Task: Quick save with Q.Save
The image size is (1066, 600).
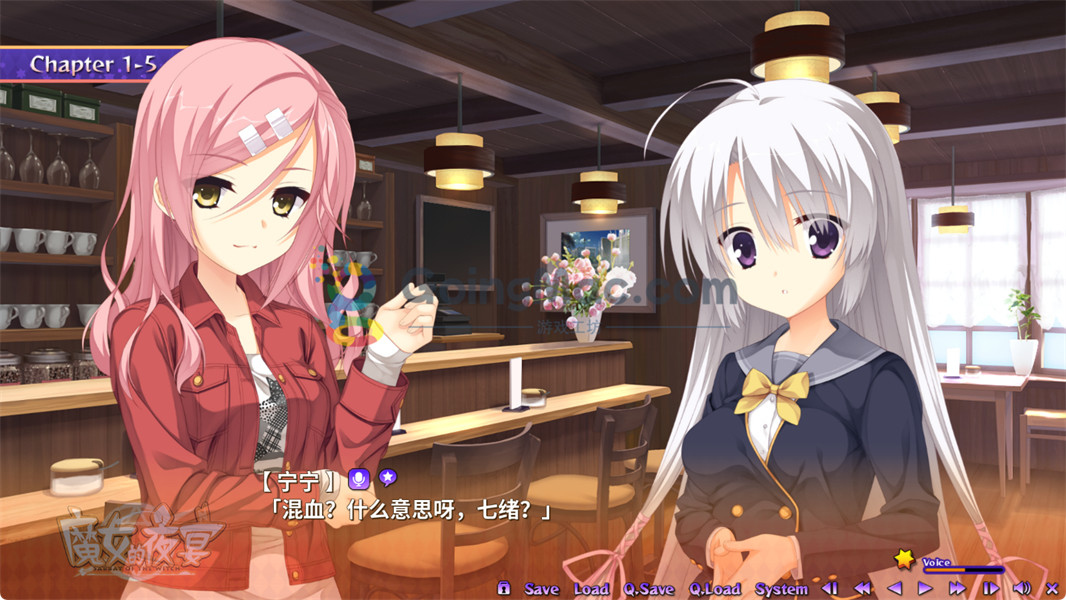Action: click(x=649, y=589)
